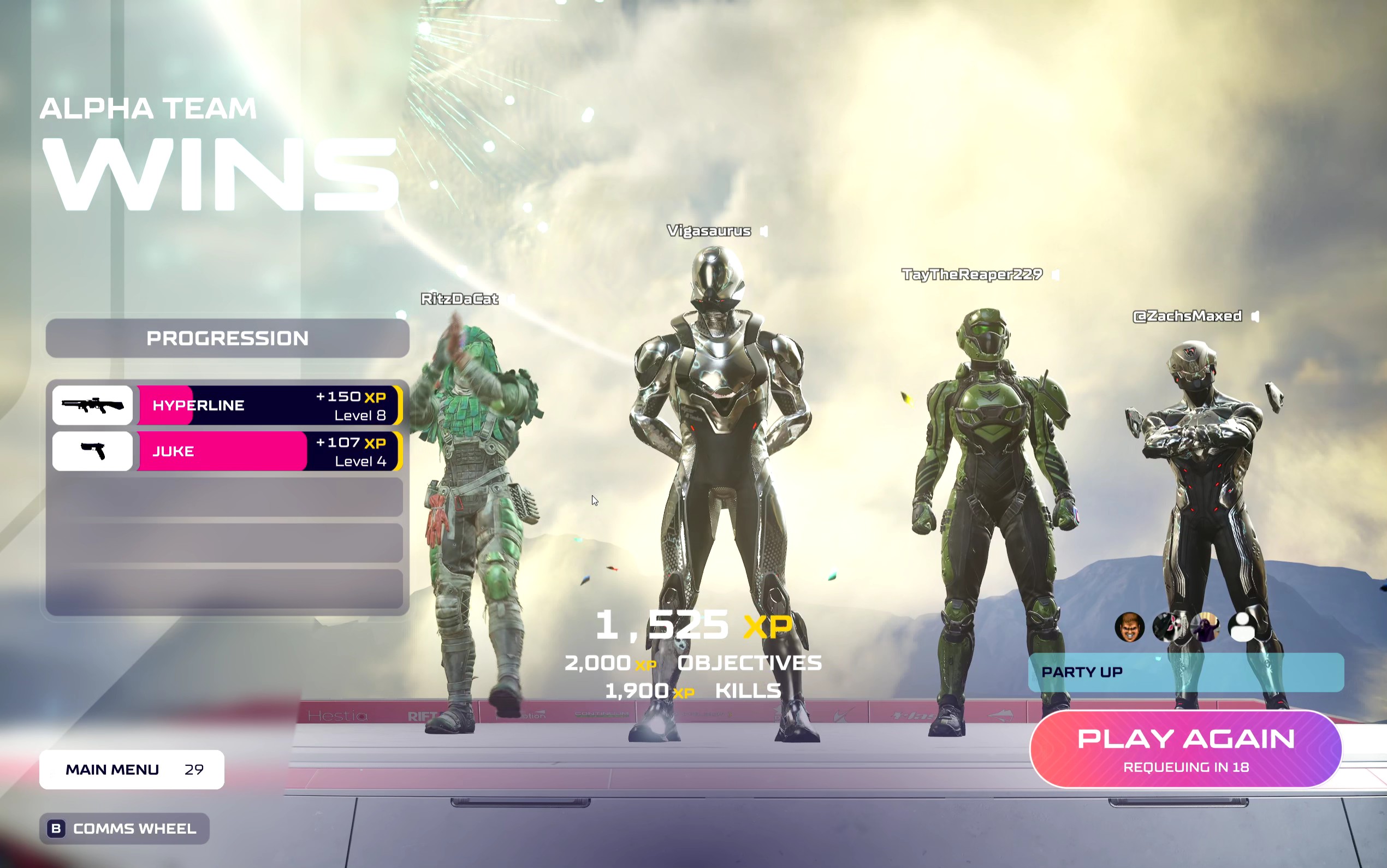Click the pink-eared black and white party avatar
This screenshot has width=1387, height=868.
click(1167, 627)
